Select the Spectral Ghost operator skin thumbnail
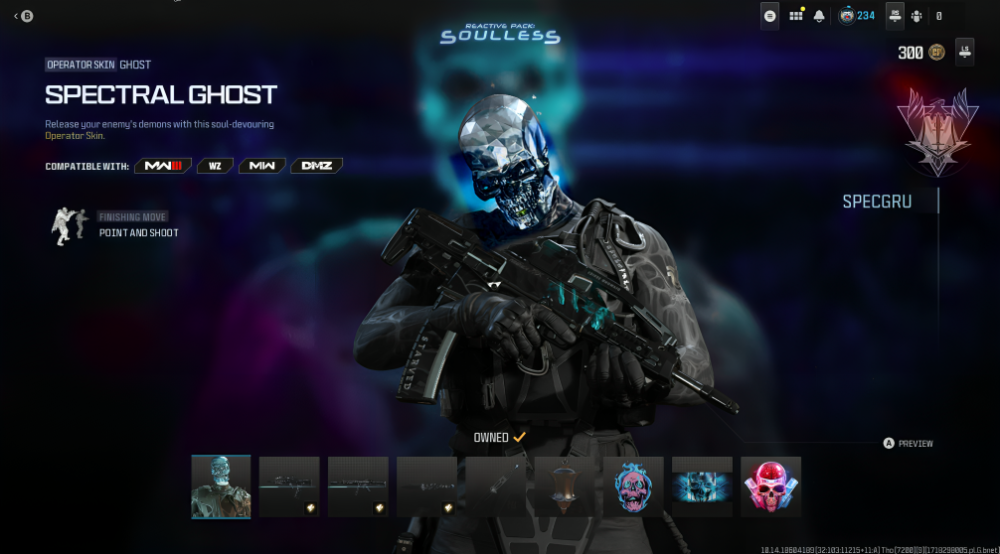The height and width of the screenshot is (554, 1000). pos(221,487)
